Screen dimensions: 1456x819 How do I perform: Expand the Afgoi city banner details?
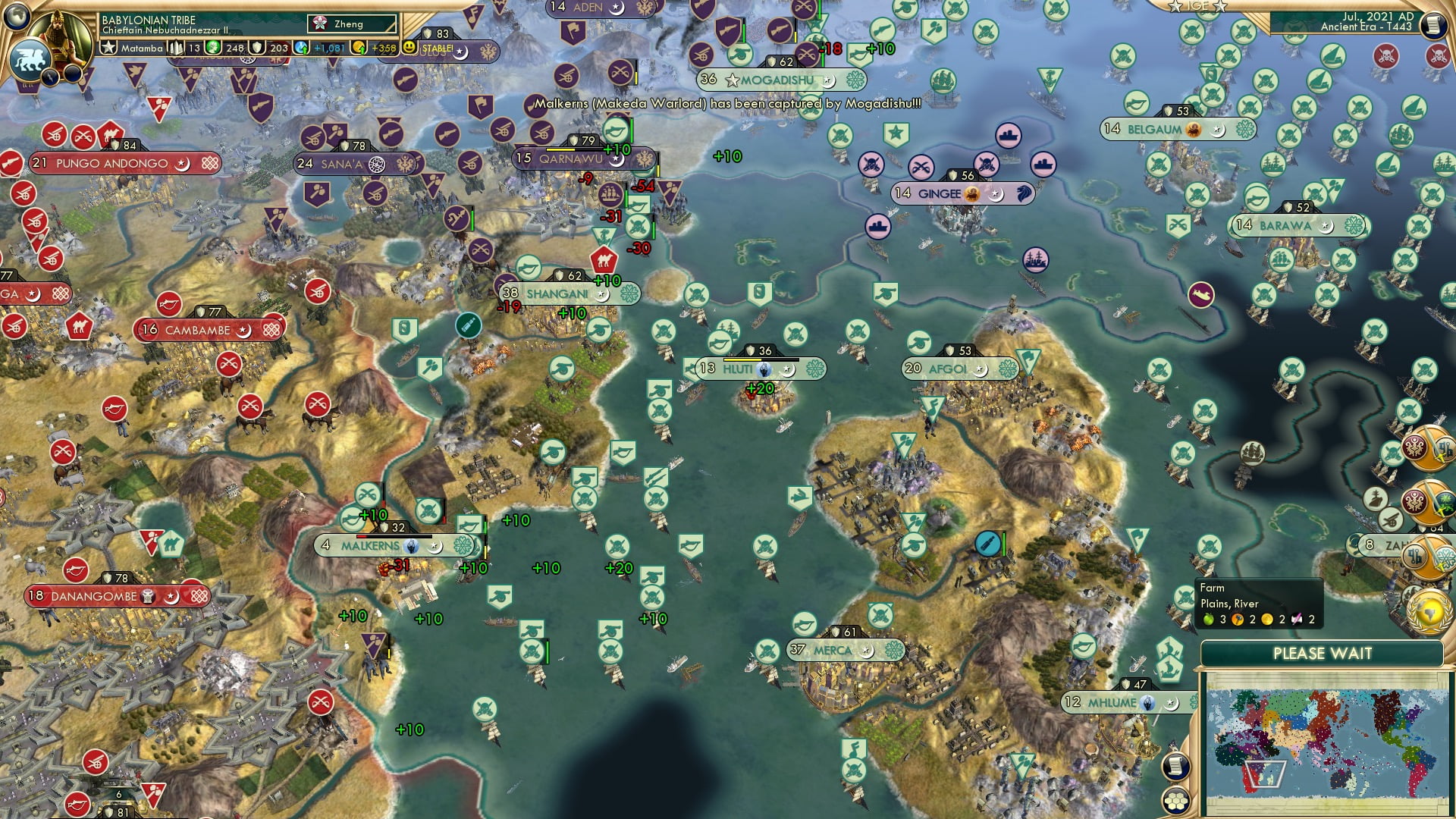pyautogui.click(x=957, y=368)
